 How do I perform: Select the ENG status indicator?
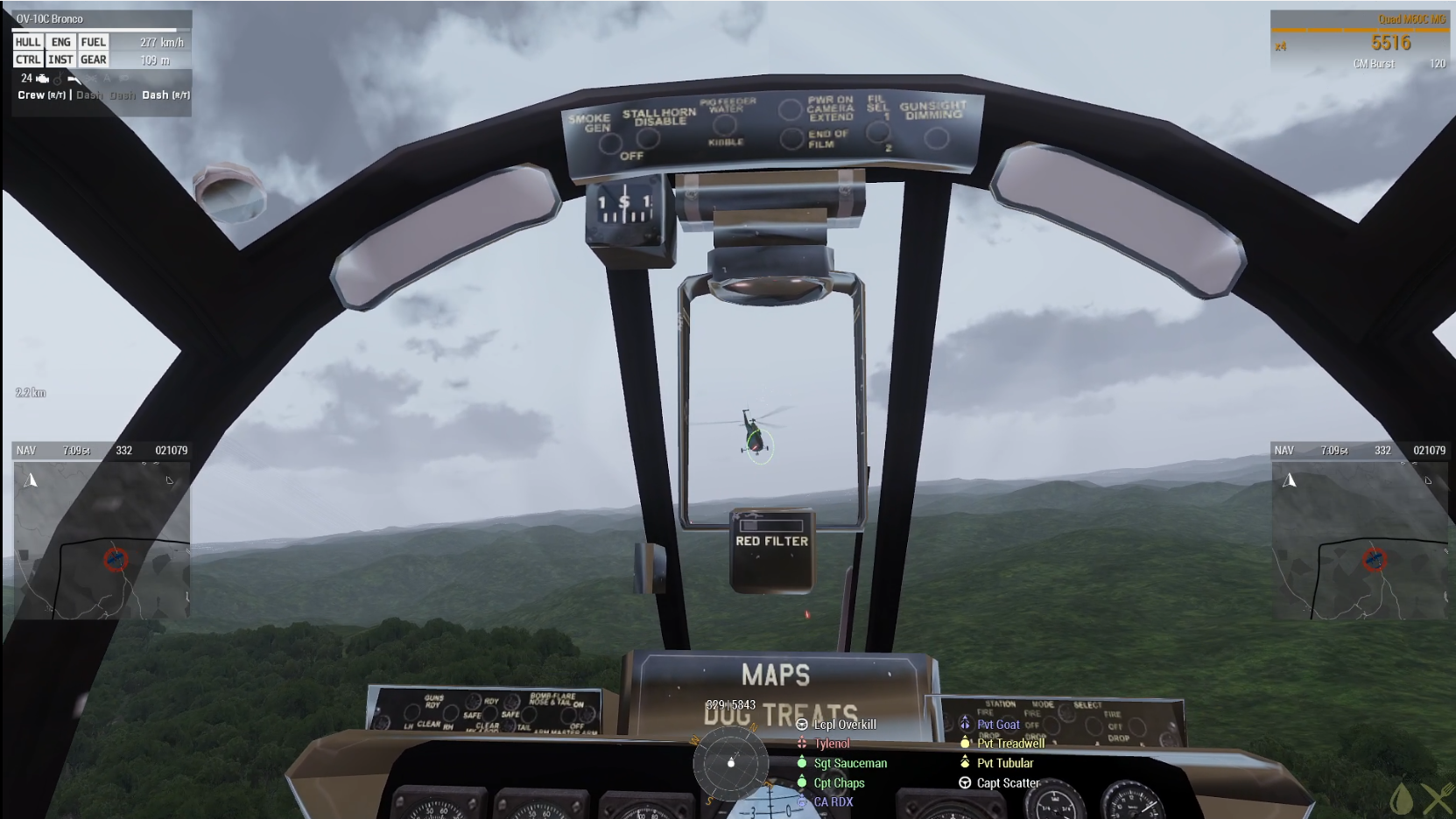click(x=60, y=42)
